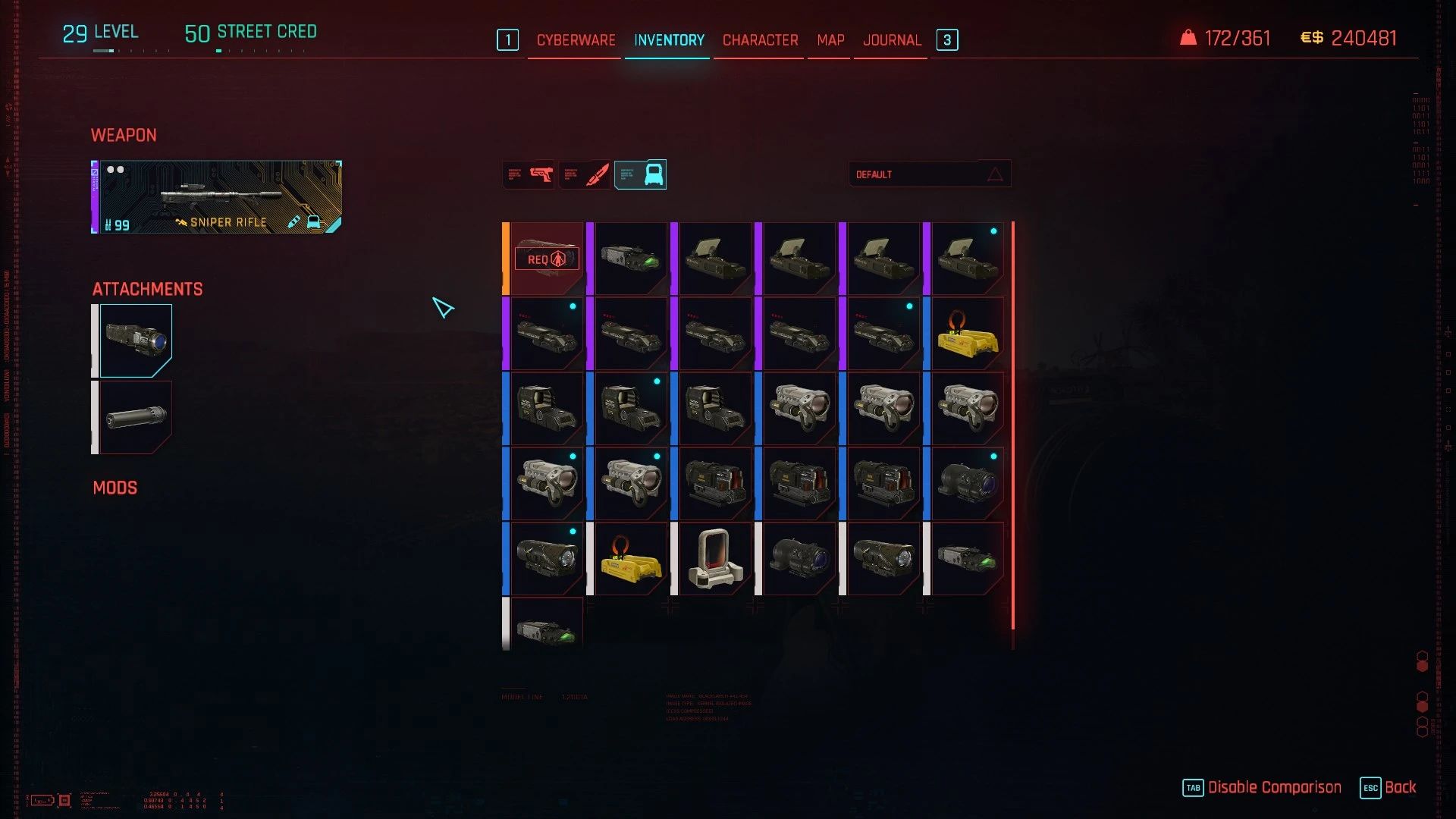Select the REQ-marked attachment in the grid
The image size is (1456, 819).
(x=547, y=258)
